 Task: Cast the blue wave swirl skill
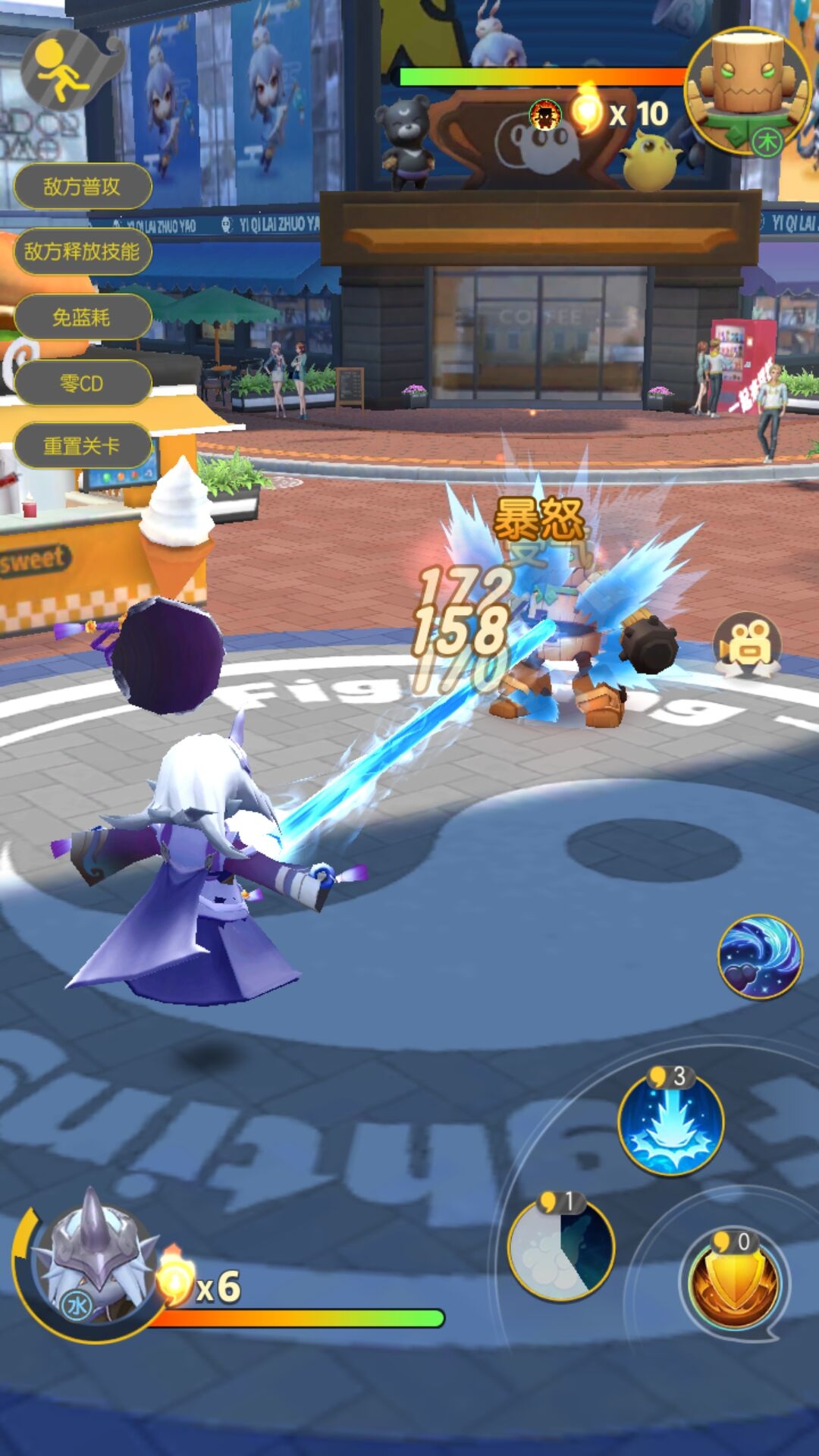pyautogui.click(x=760, y=957)
